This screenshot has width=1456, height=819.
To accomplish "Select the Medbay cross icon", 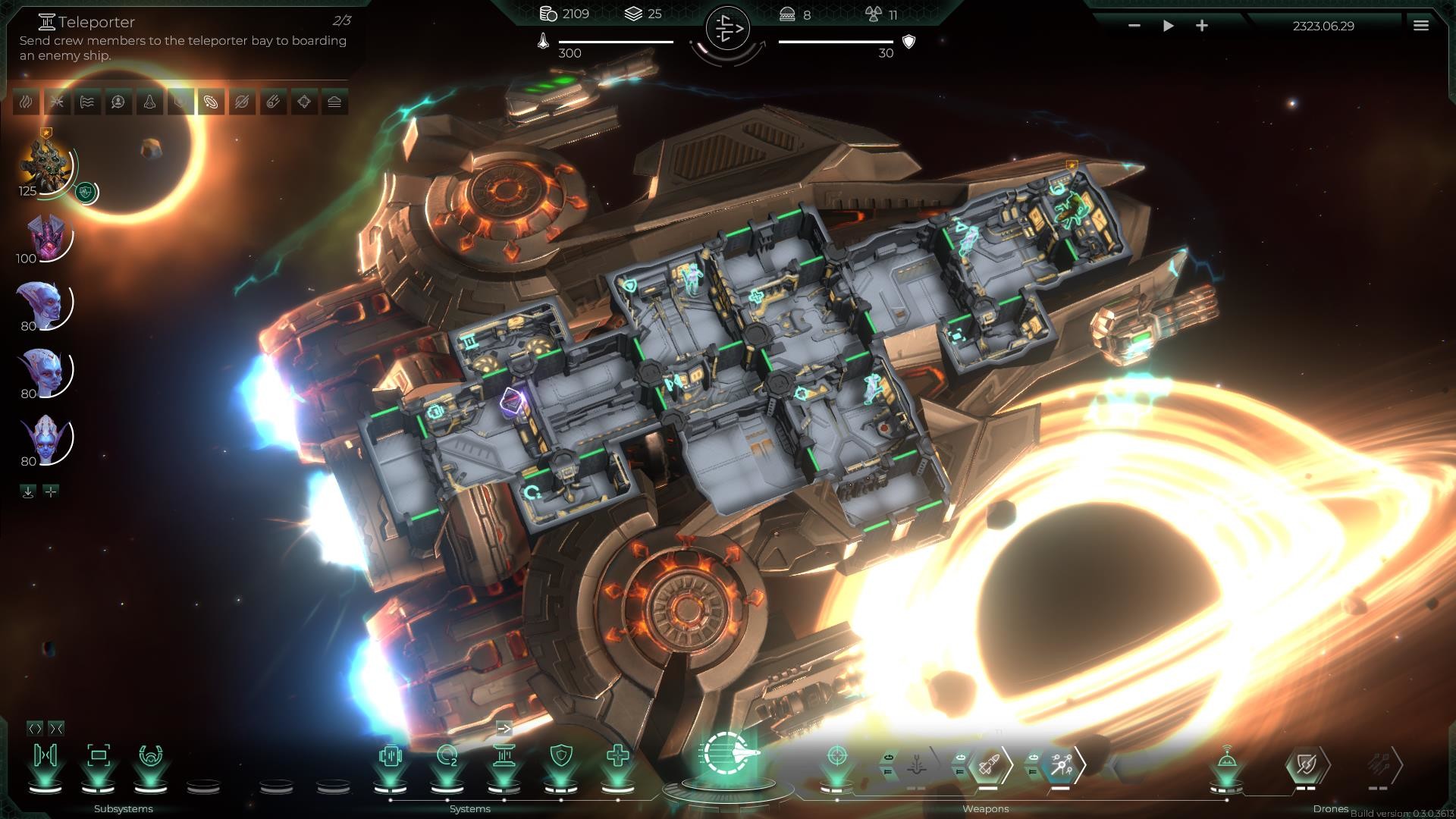I will coord(620,755).
